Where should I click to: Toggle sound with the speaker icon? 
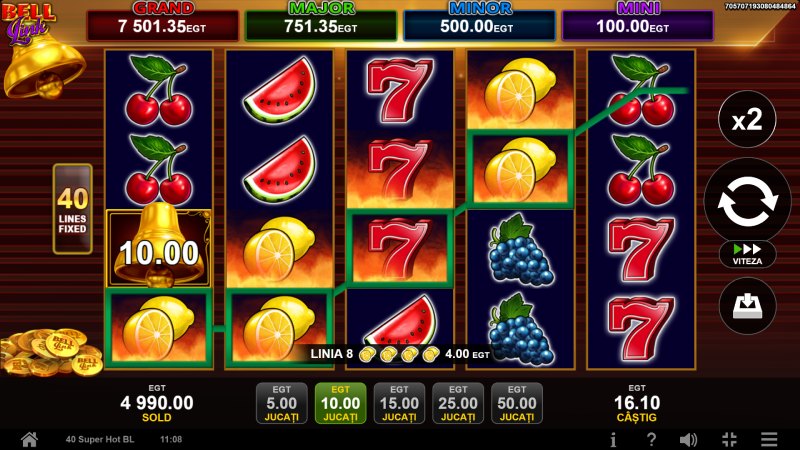click(x=689, y=439)
